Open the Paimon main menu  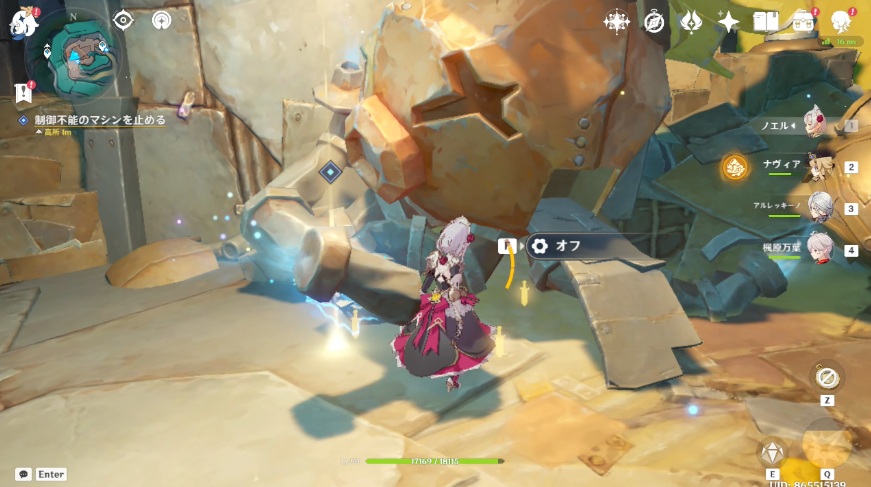(x=22, y=22)
